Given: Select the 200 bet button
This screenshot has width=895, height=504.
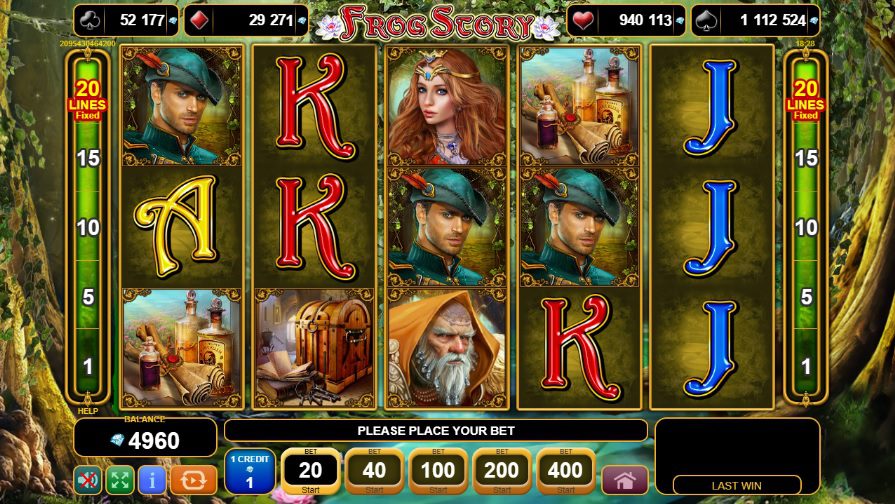Looking at the screenshot, I should (501, 471).
